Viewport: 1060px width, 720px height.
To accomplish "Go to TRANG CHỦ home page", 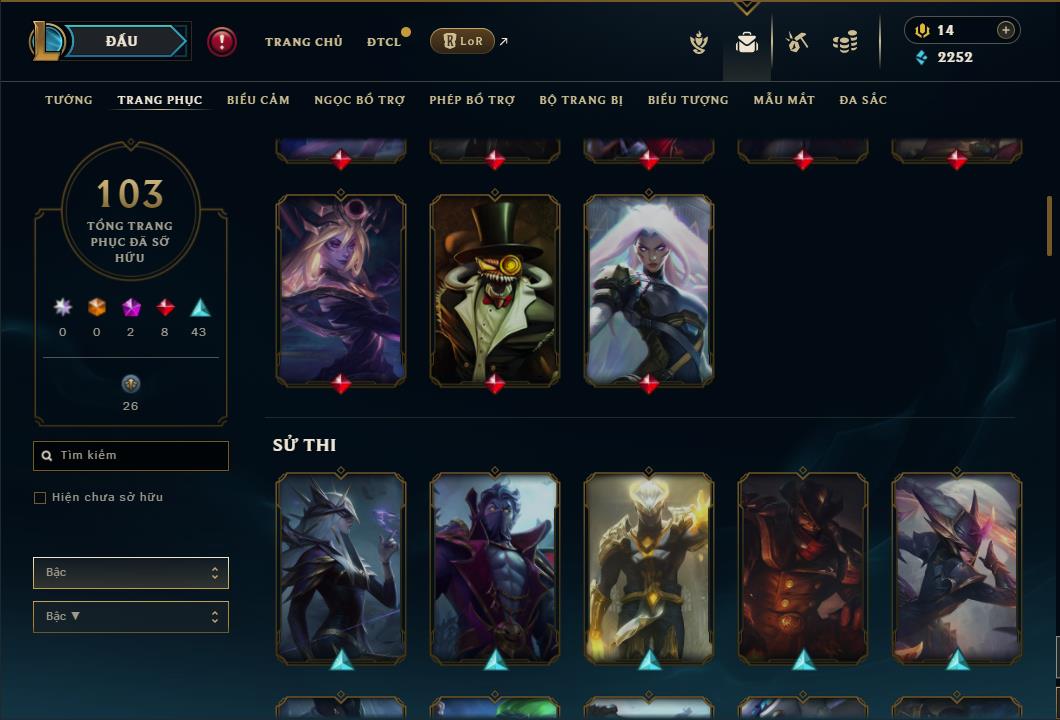I will click(x=303, y=42).
